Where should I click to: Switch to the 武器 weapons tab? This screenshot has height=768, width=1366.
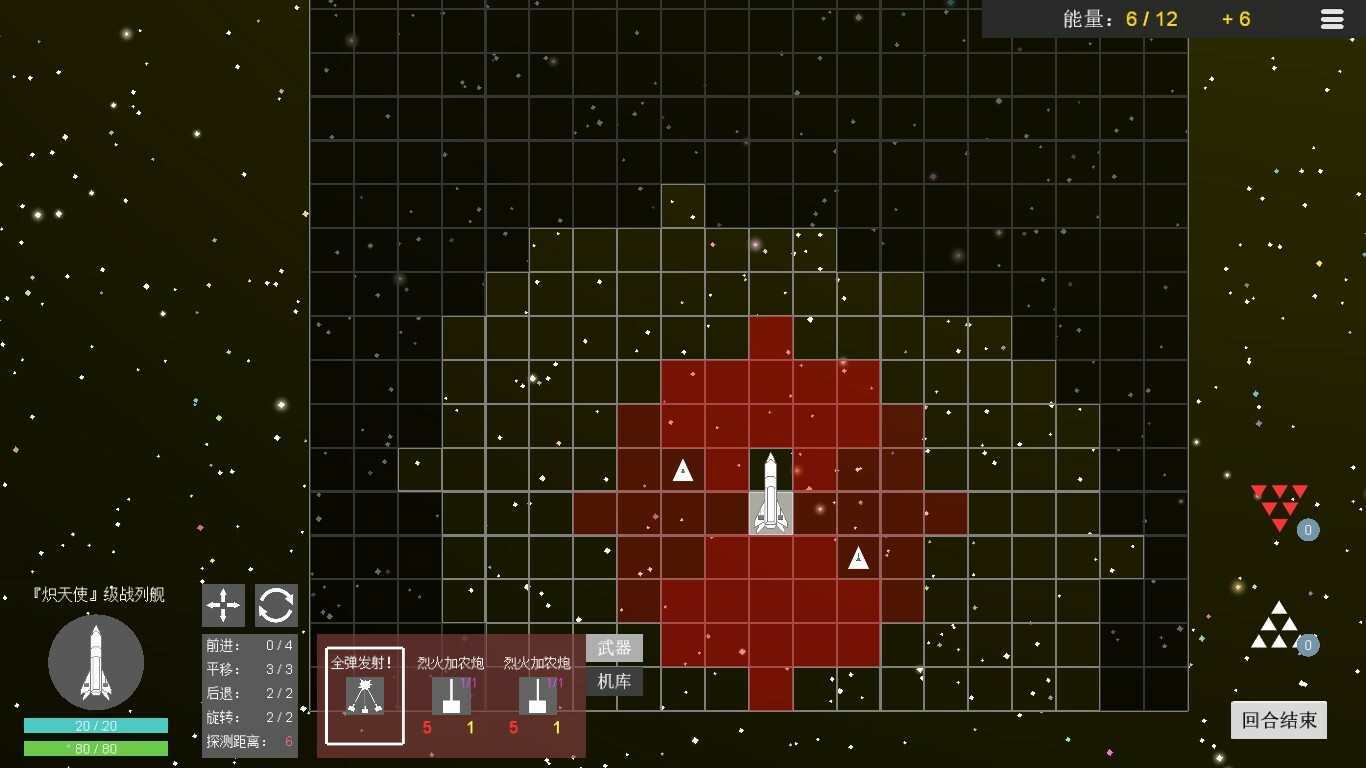pos(614,647)
